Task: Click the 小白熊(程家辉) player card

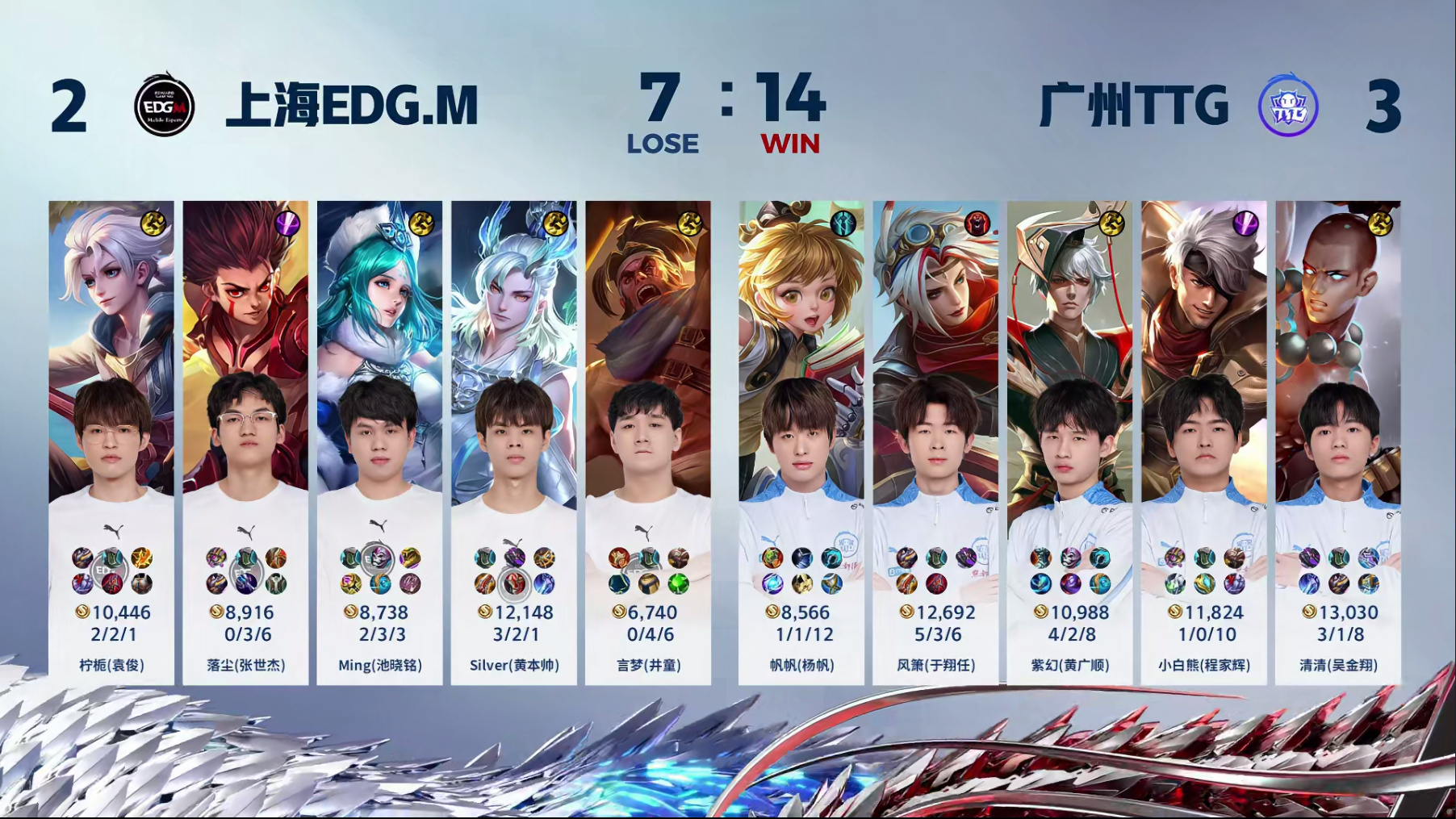Action: (1203, 442)
